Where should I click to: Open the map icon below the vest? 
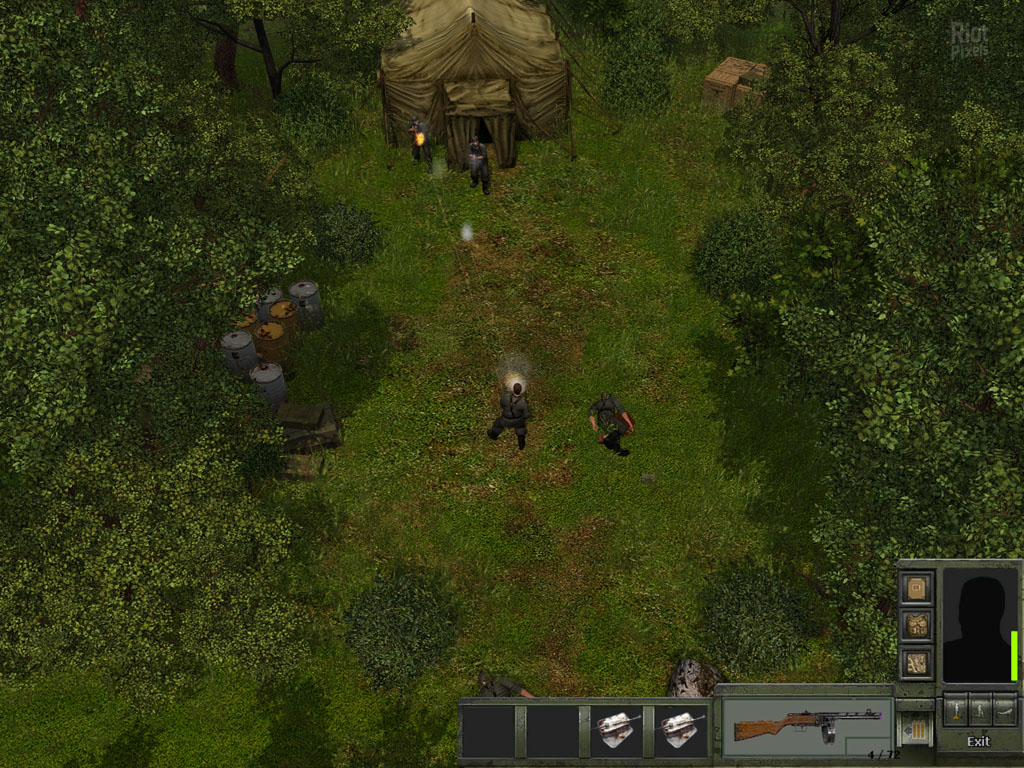coord(917,662)
